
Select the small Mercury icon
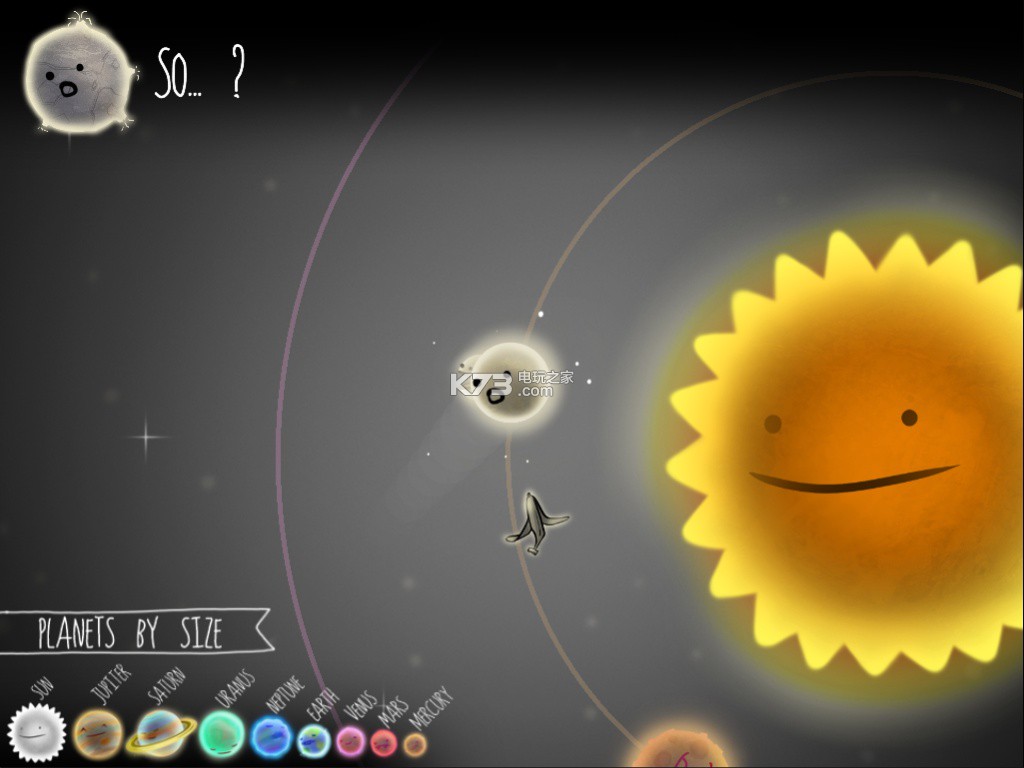[414, 744]
